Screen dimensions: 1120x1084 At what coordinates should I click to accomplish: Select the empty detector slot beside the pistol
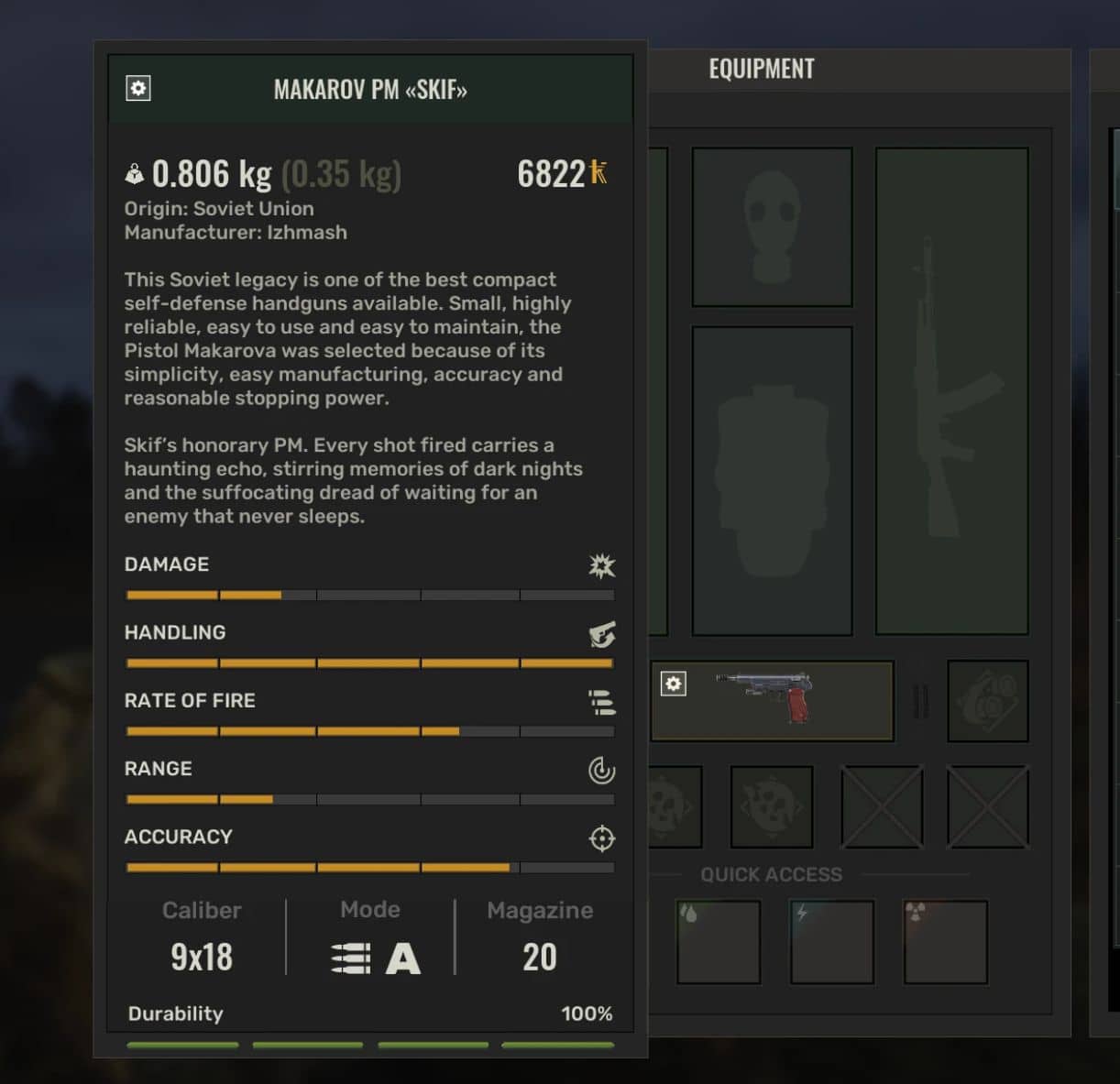pyautogui.click(x=987, y=701)
